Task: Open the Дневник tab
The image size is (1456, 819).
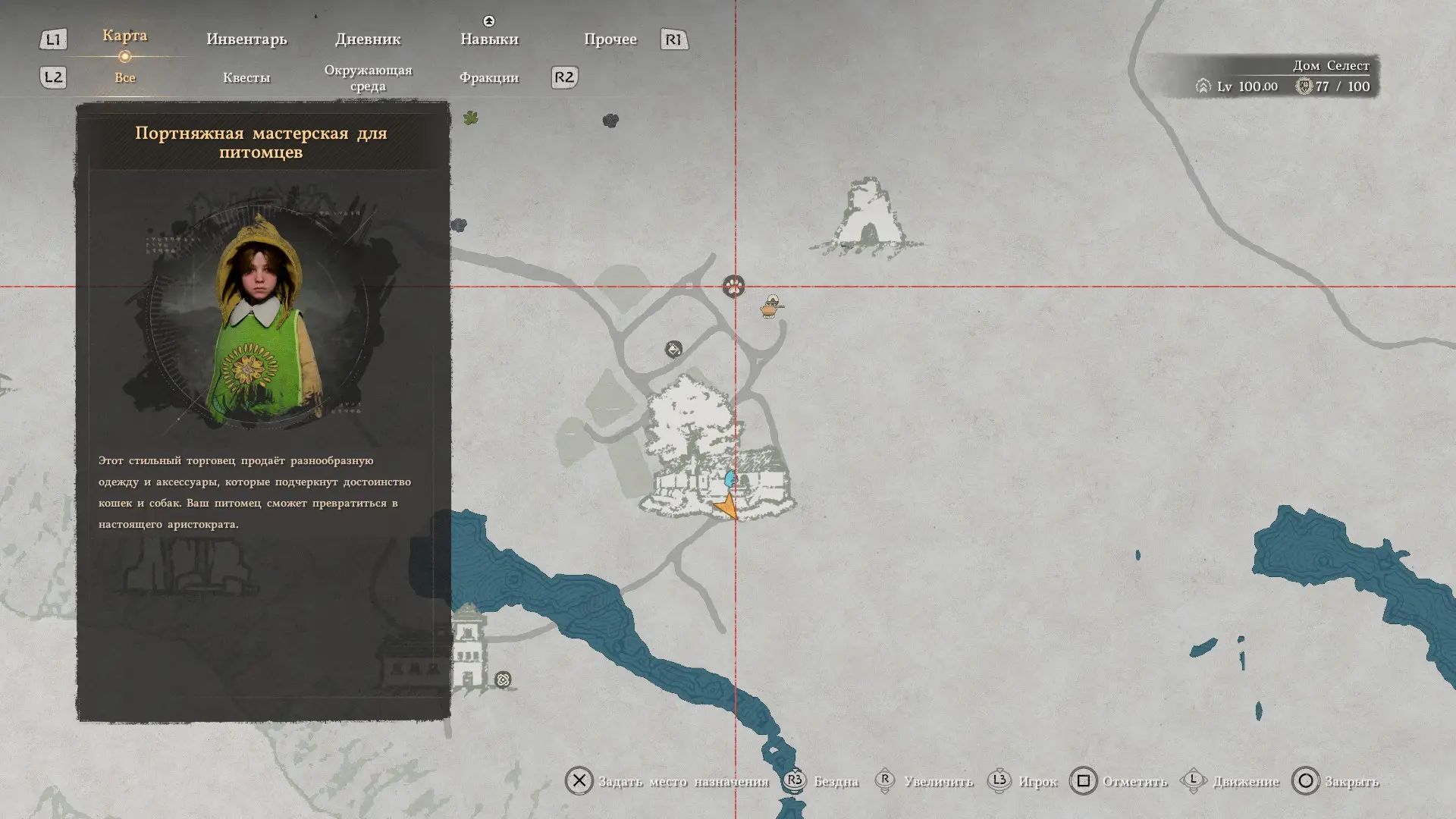Action: coord(368,39)
